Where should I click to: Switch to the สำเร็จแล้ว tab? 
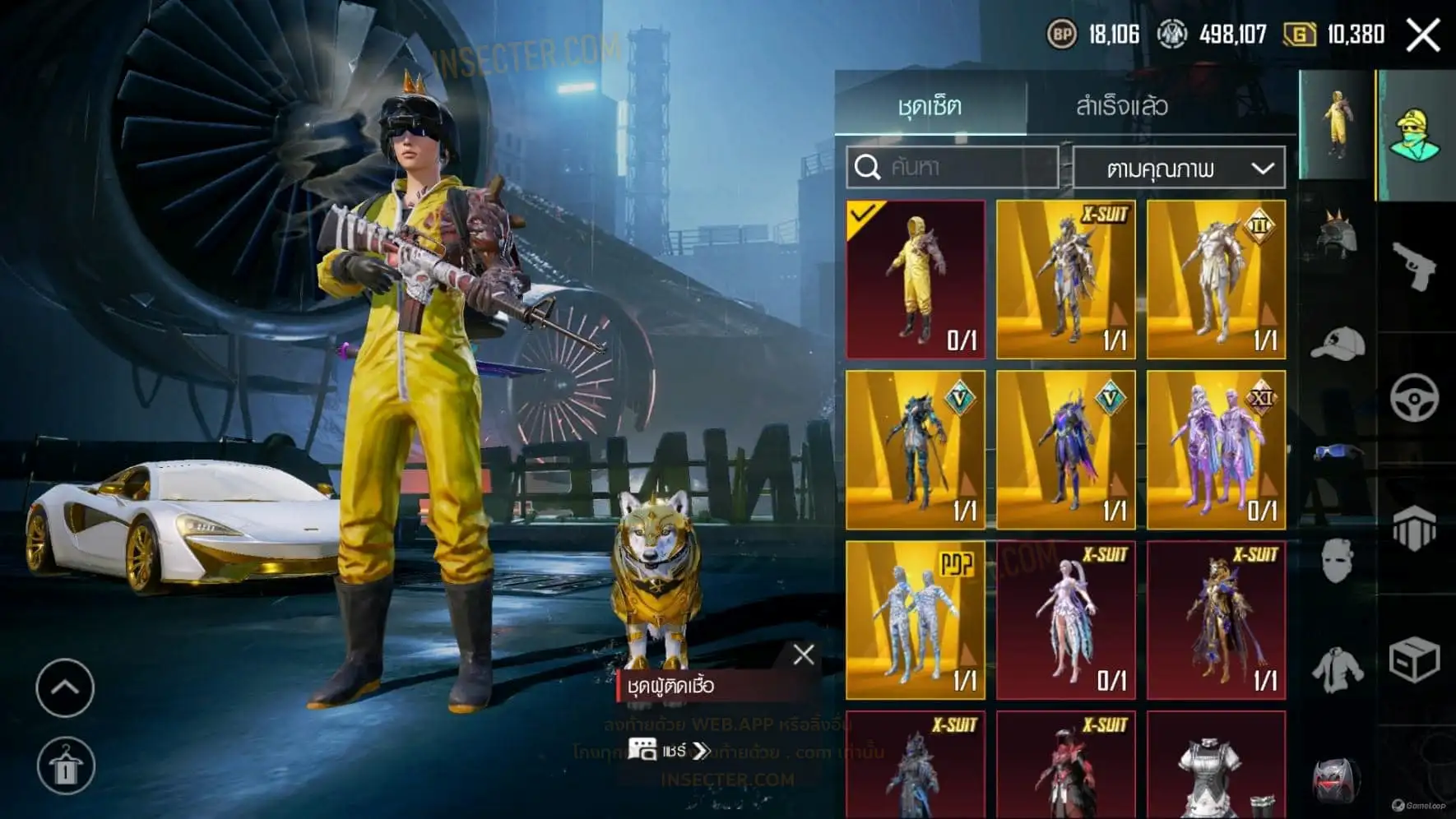(x=1121, y=105)
